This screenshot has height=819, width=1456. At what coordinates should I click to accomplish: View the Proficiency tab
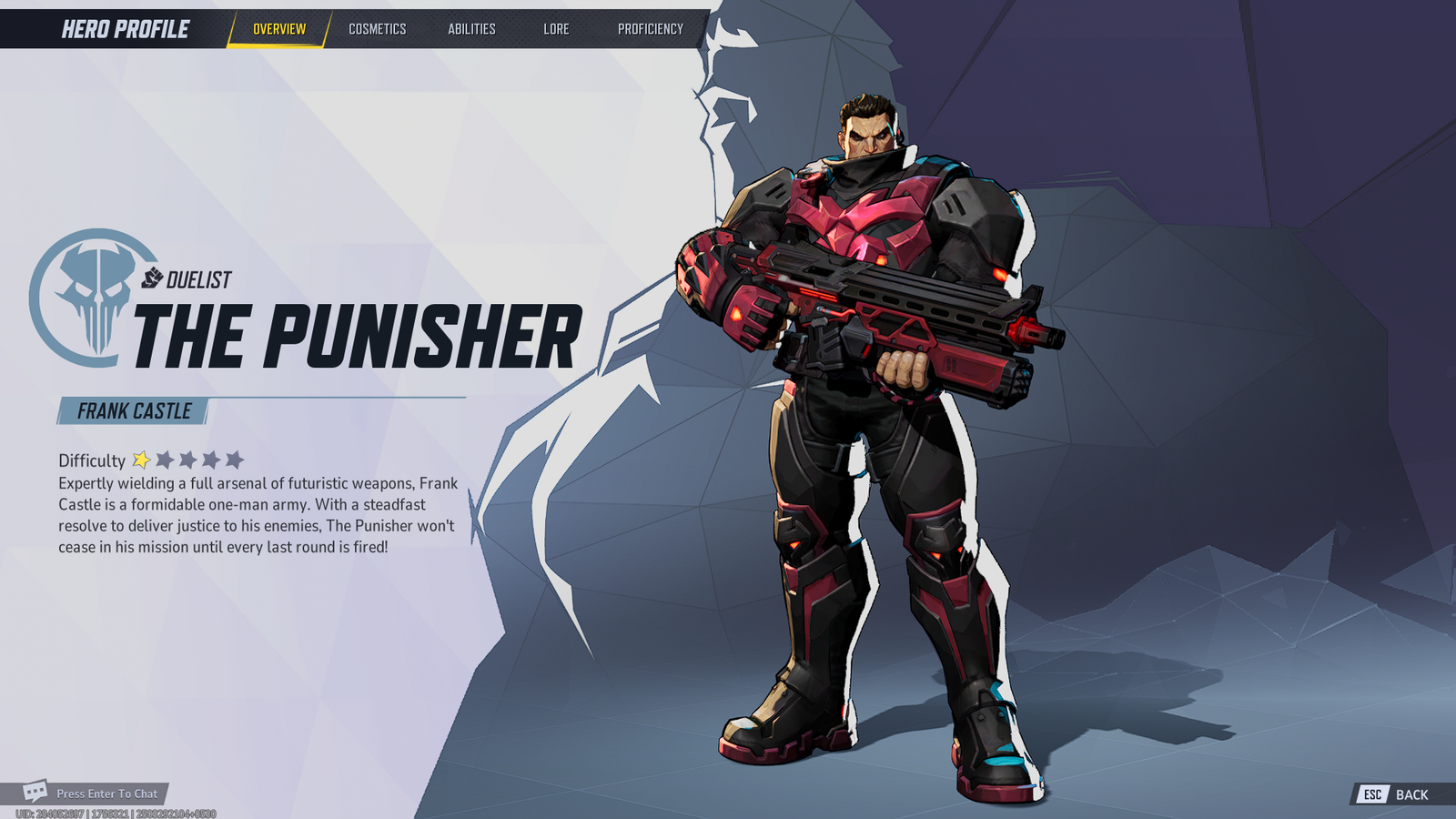click(x=650, y=29)
